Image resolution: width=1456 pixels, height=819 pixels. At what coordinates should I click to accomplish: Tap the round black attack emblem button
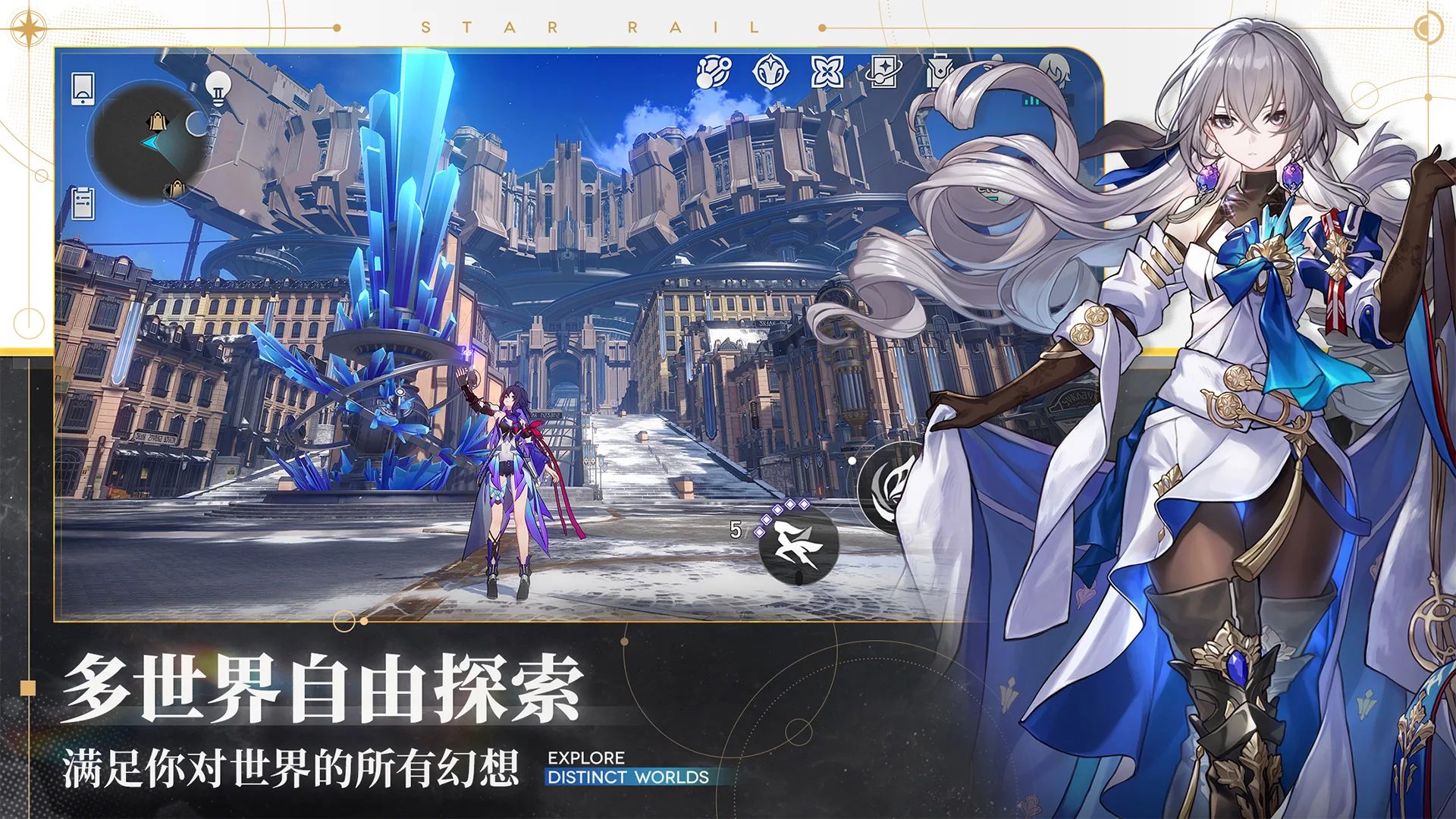click(x=895, y=487)
